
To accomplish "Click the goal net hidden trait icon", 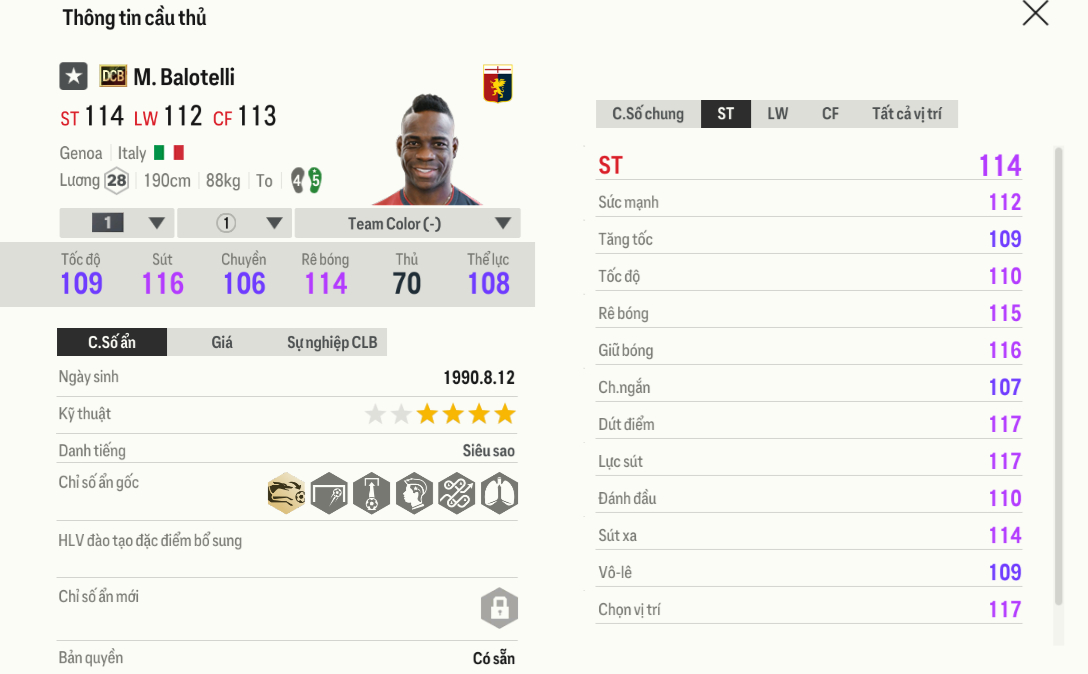I will (x=329, y=493).
